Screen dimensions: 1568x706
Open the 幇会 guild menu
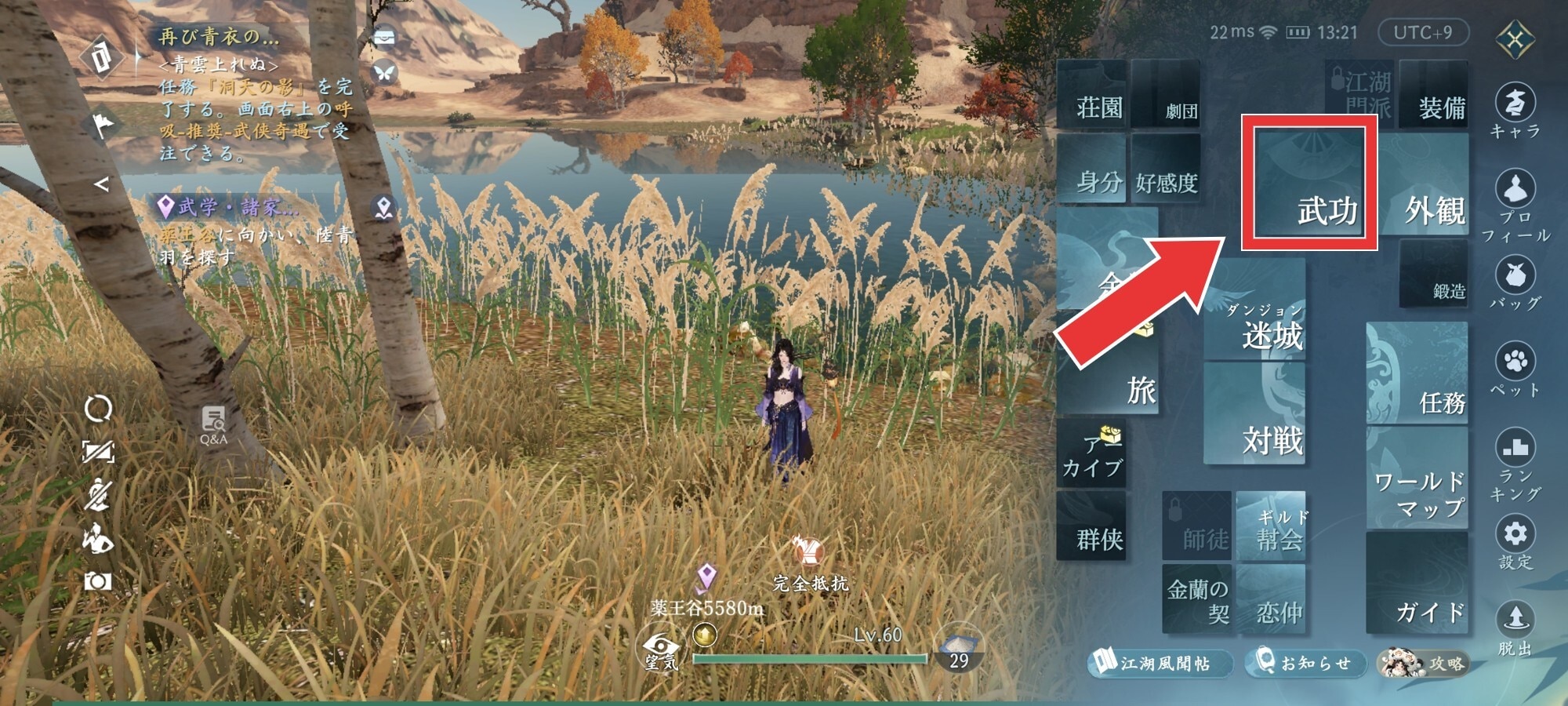1271,526
